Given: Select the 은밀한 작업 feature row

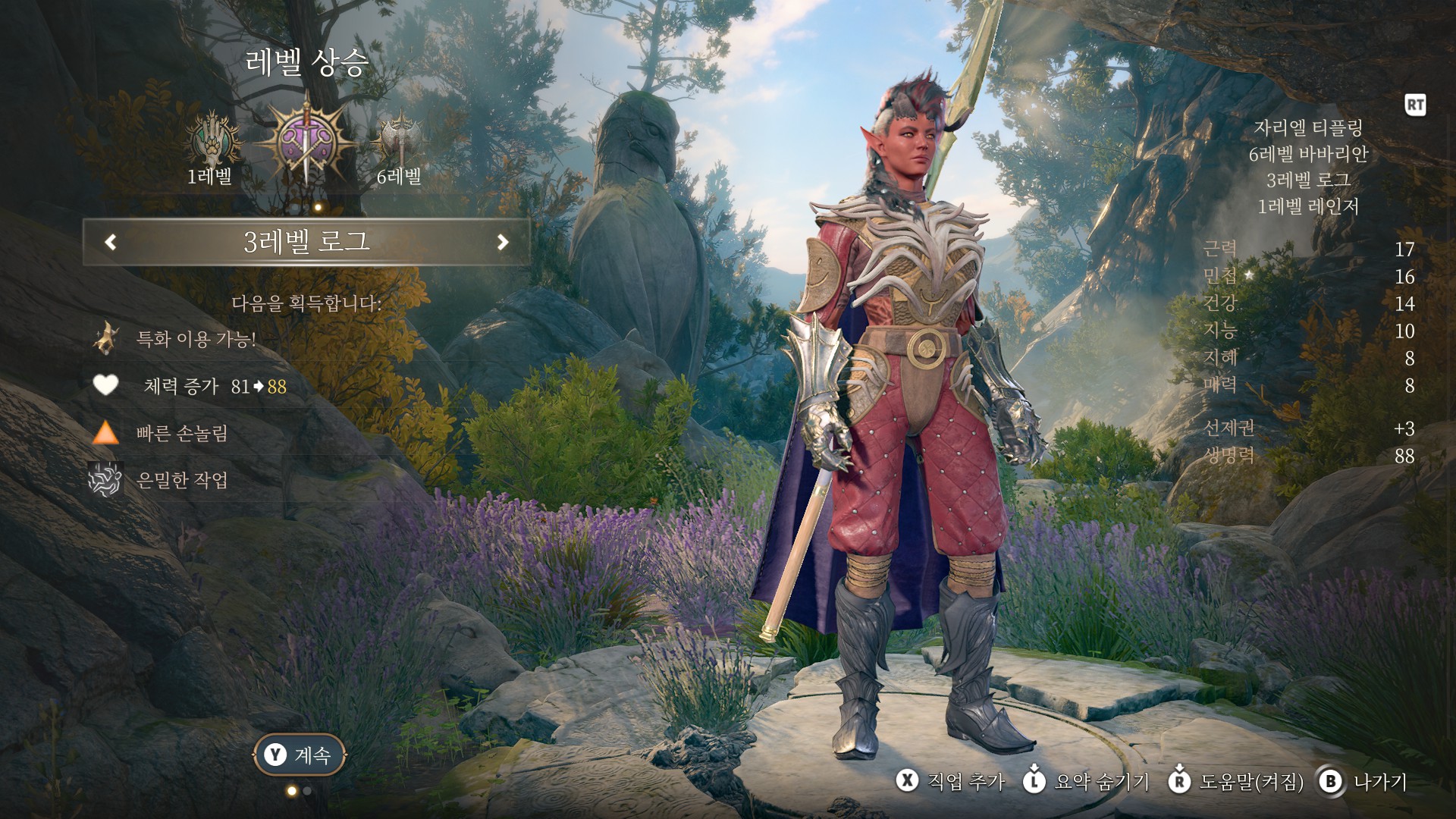Looking at the screenshot, I should 182,480.
